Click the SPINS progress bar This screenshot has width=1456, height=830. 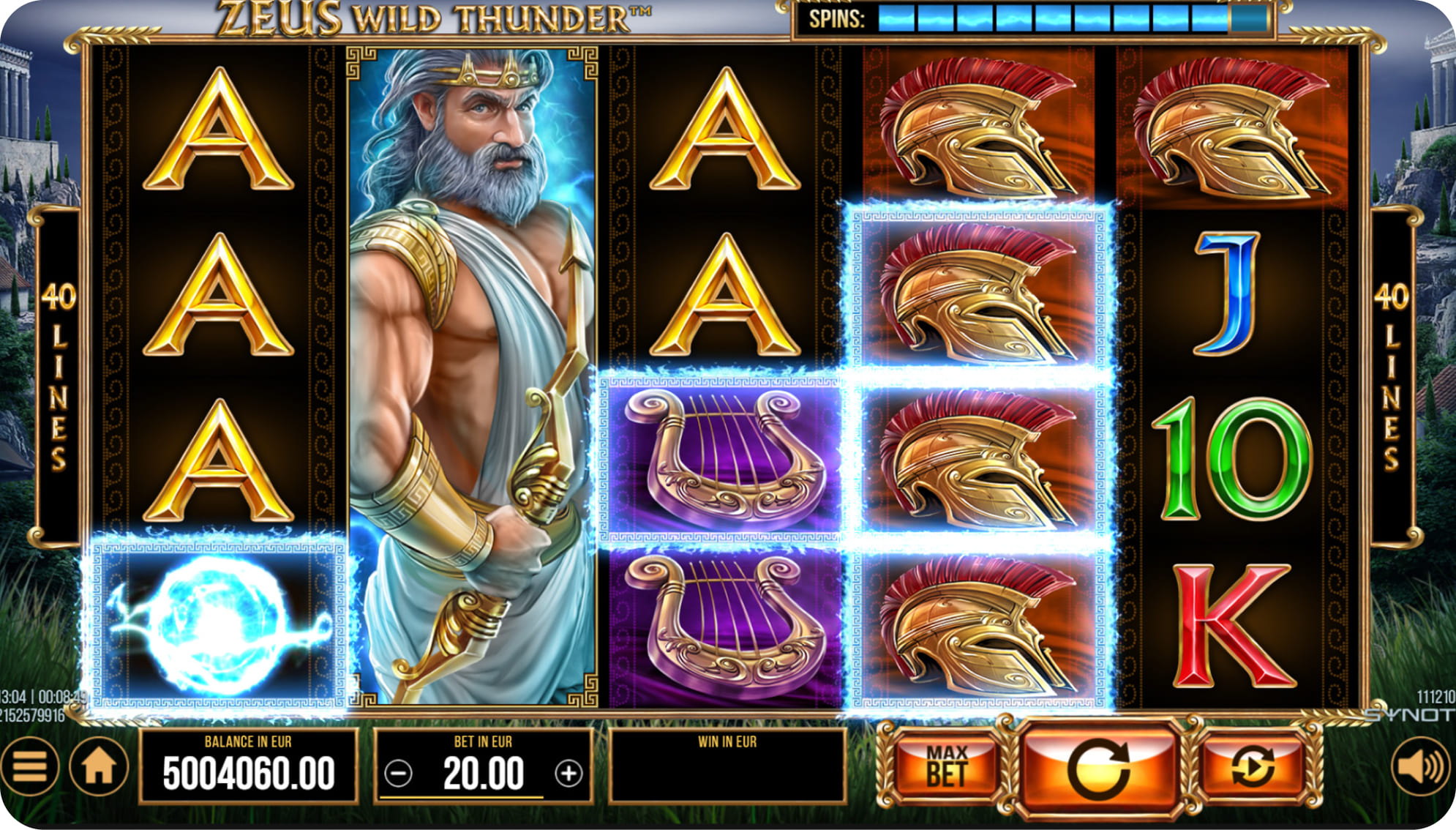tap(1039, 15)
